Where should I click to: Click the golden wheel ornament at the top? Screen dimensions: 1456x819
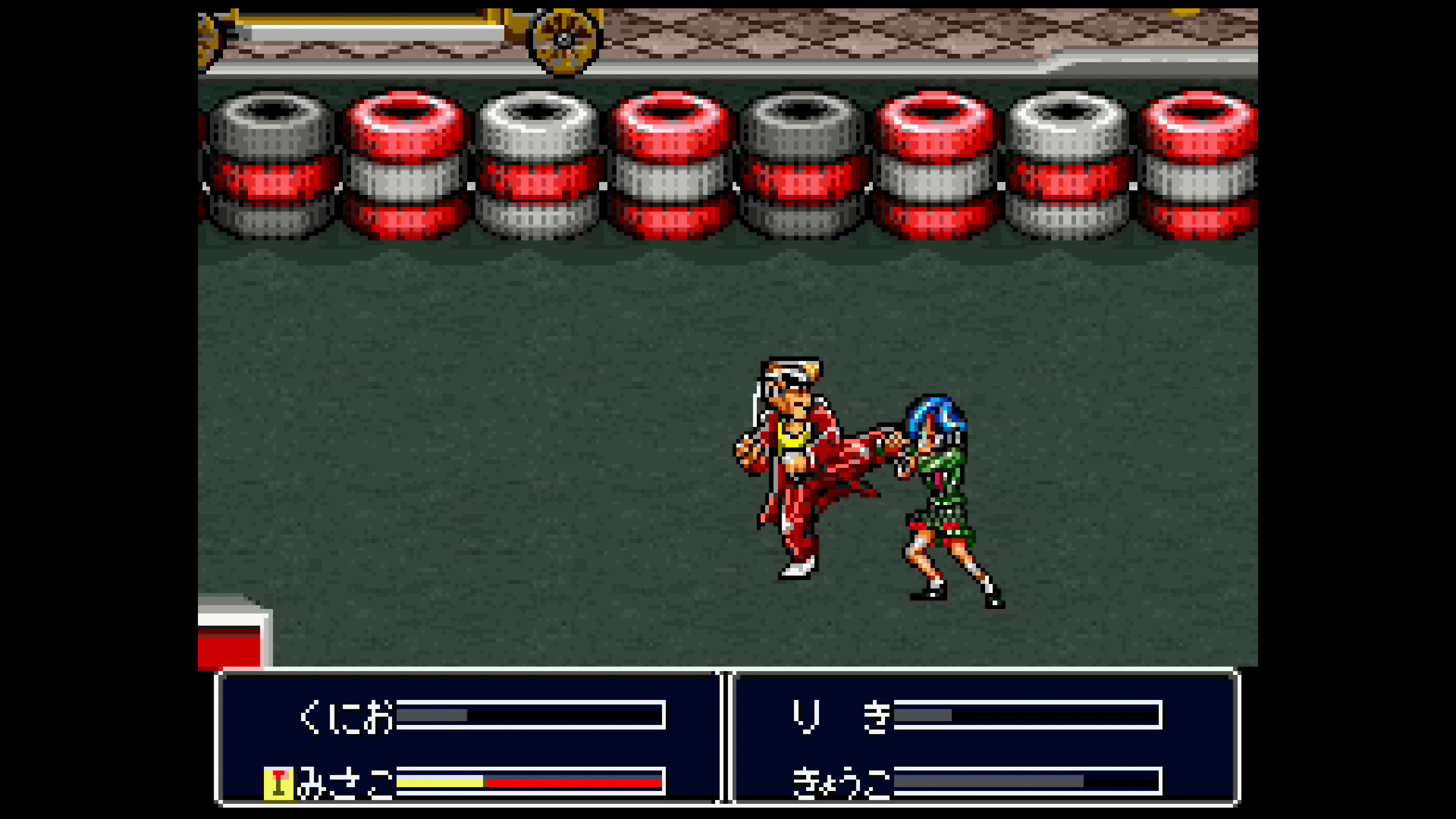tap(562, 39)
